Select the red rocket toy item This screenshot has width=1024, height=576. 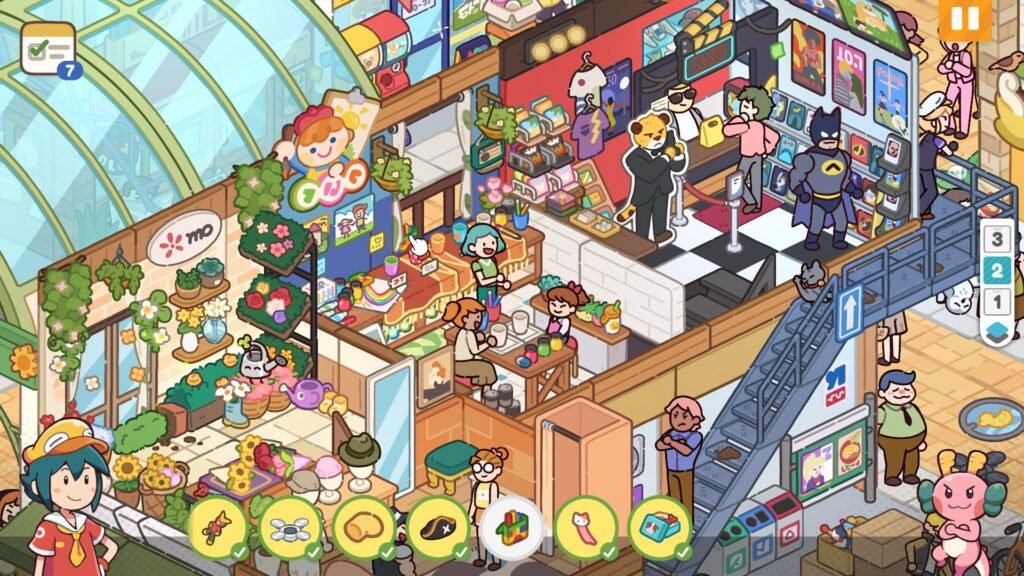coord(217,526)
